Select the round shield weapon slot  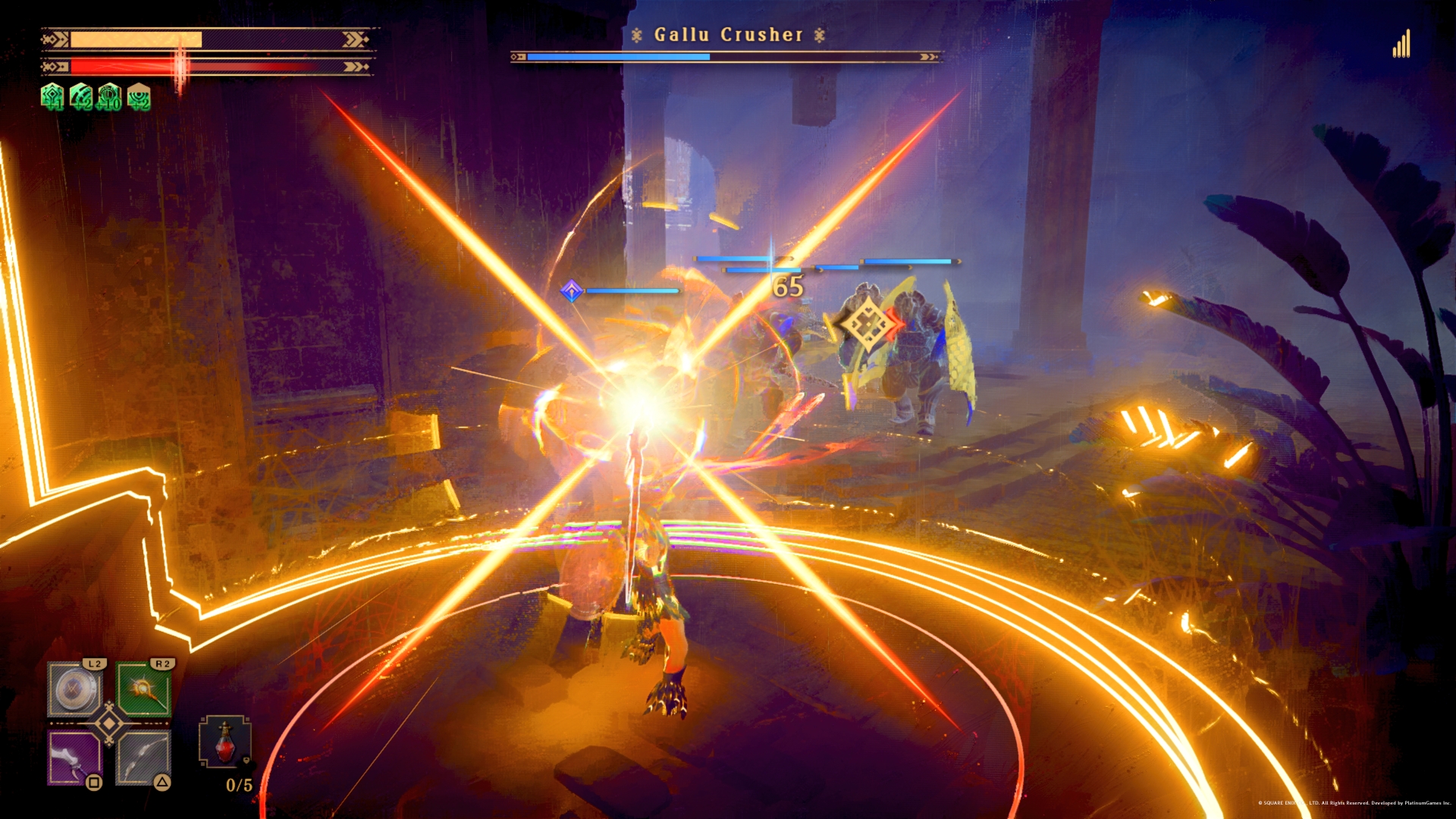[x=74, y=689]
